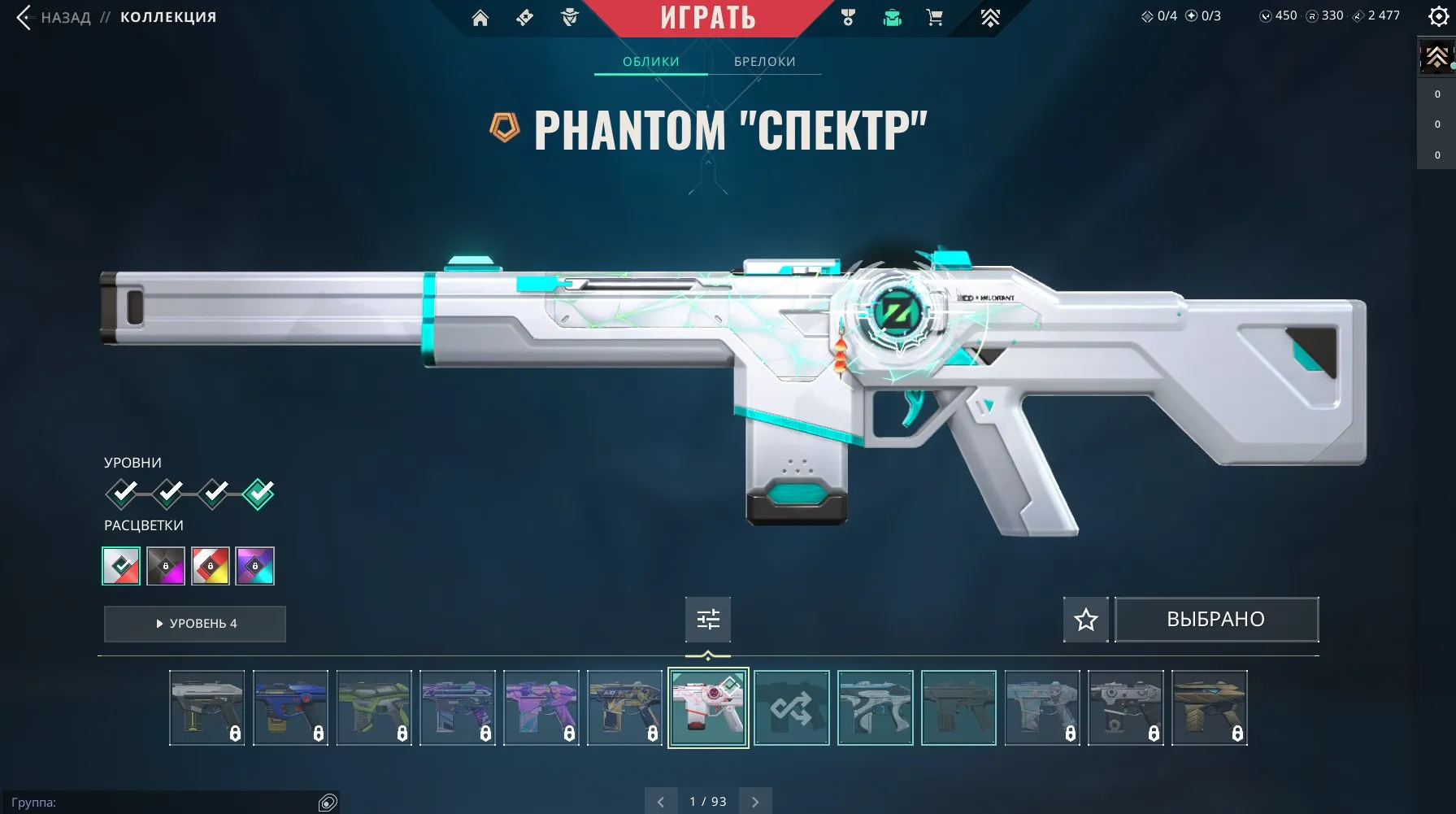Click the previous page chevron near 1 / 93
This screenshot has height=814, width=1456.
click(661, 801)
